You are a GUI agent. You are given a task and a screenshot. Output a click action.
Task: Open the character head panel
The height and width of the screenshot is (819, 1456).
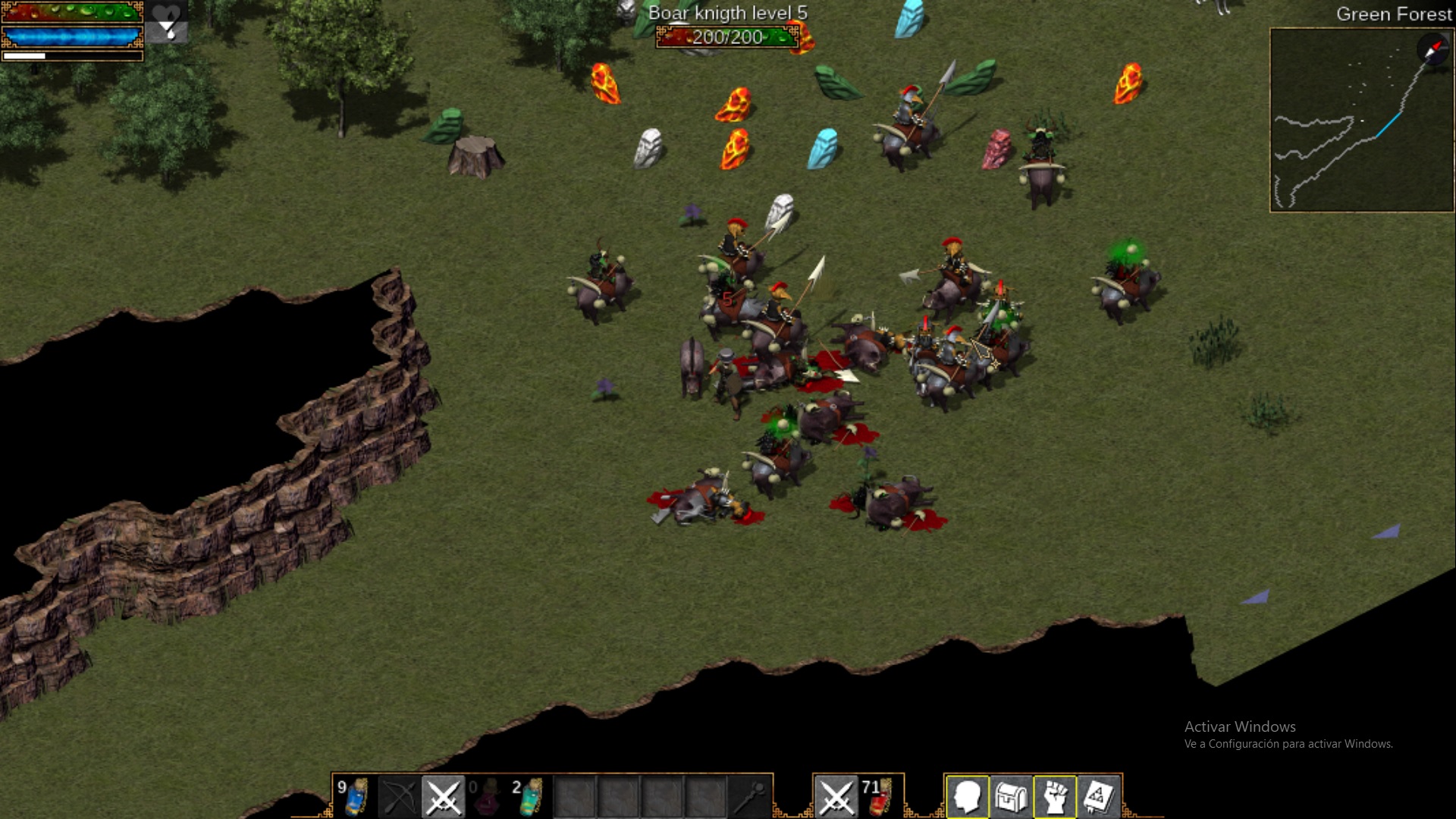pyautogui.click(x=967, y=796)
